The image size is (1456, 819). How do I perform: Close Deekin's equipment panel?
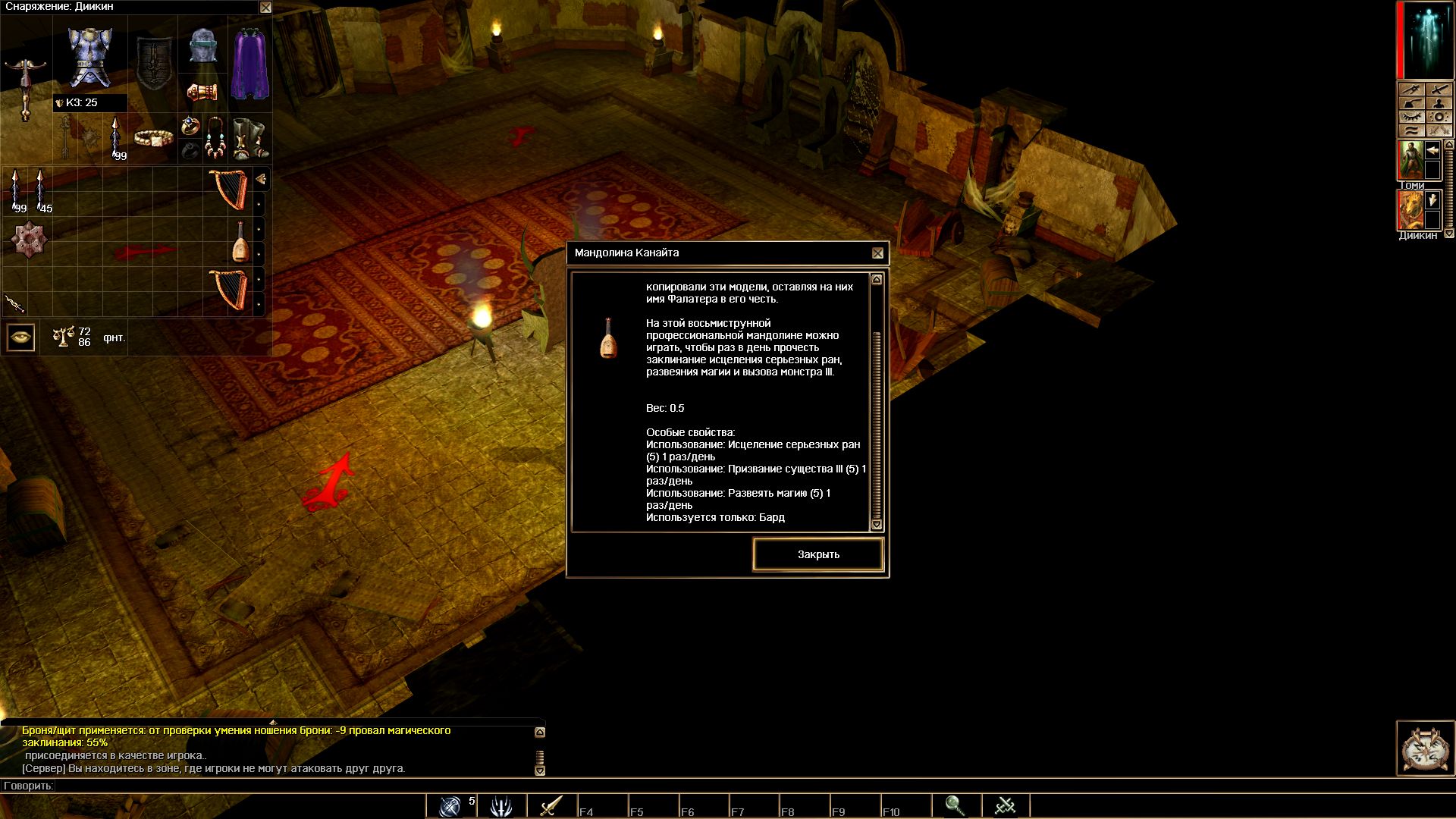(265, 8)
